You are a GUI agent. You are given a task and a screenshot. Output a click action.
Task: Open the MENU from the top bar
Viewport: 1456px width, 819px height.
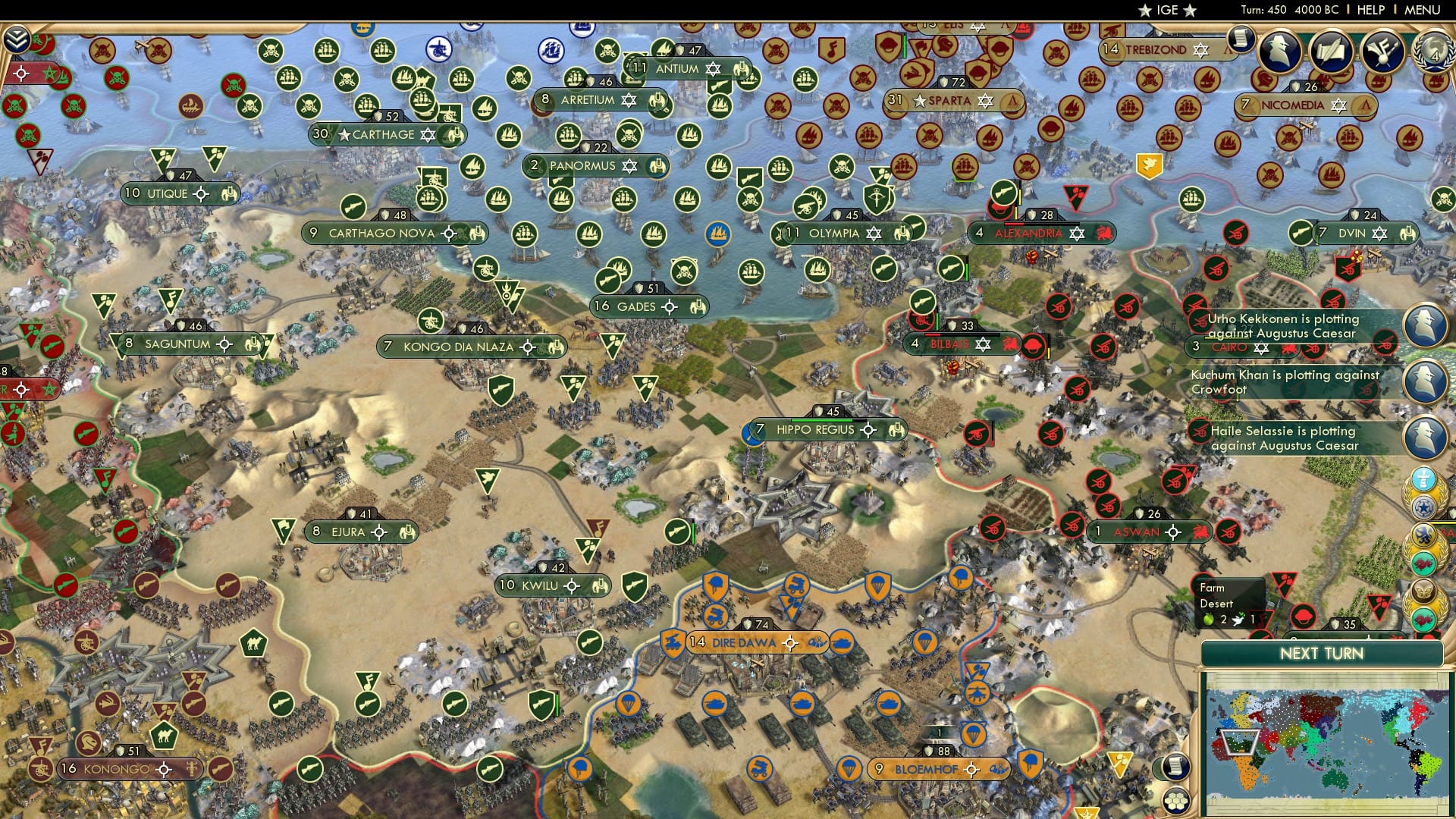click(x=1423, y=9)
